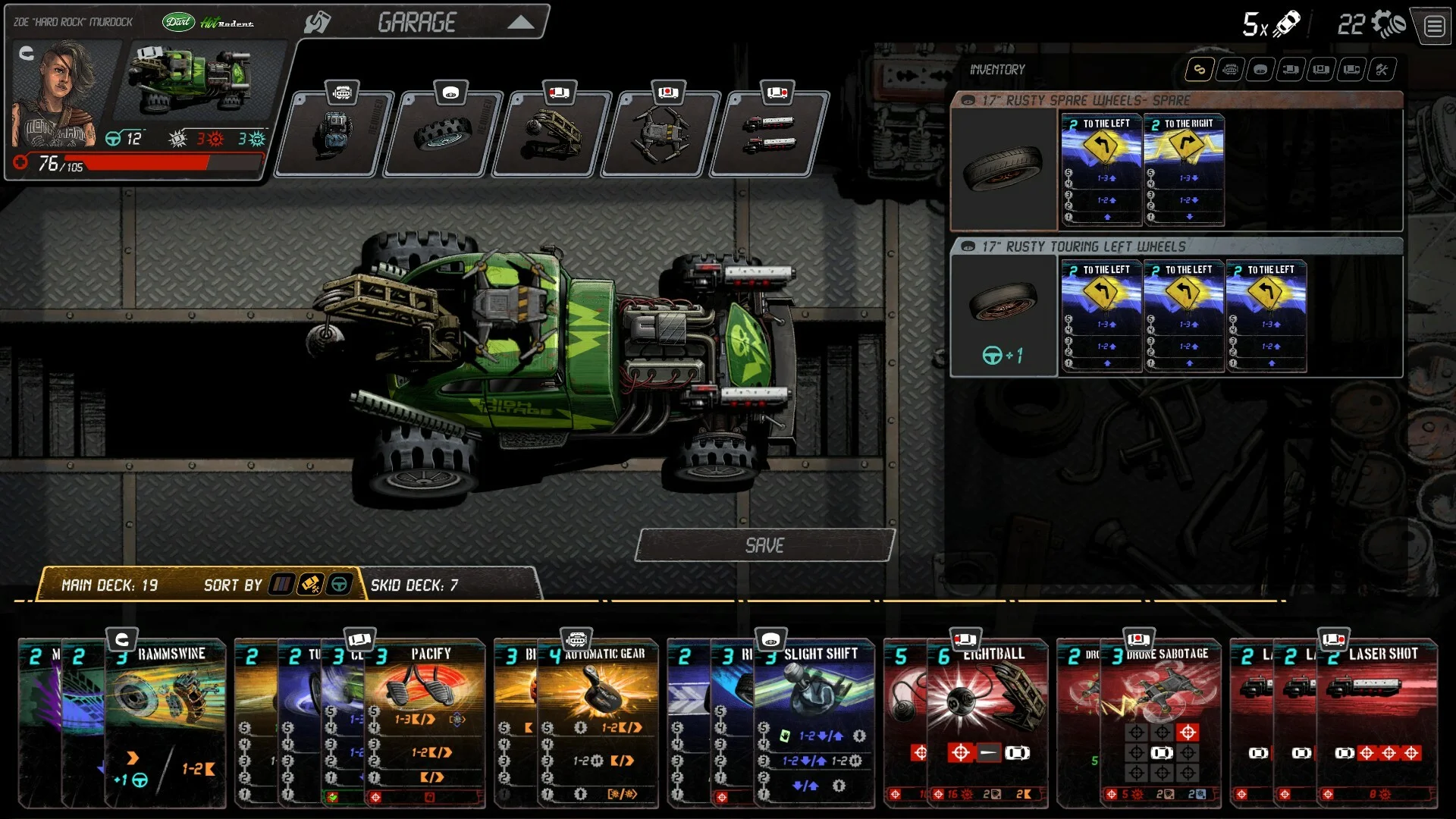
Task: Select 17" Rusty Spare Wheels item
Action: 1003,168
